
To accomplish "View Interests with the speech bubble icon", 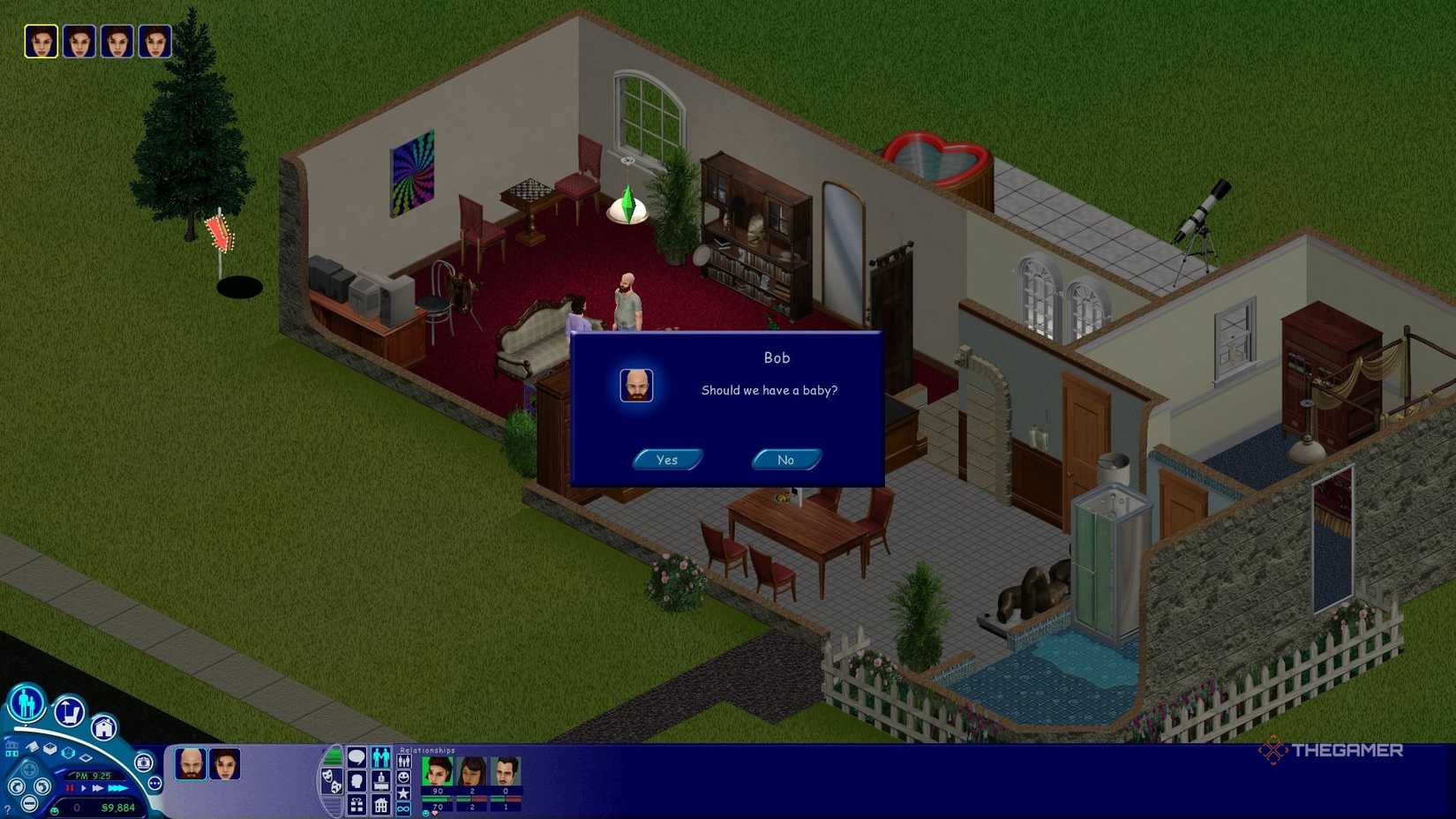I will pos(356,757).
